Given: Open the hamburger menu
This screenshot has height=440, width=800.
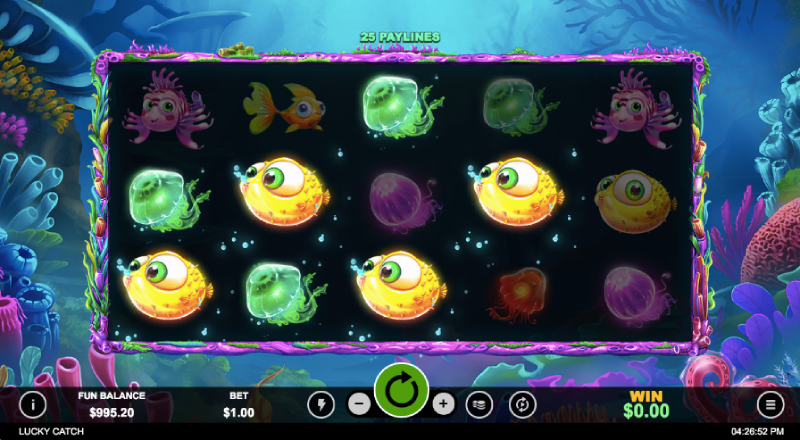Looking at the screenshot, I should coord(771,404).
